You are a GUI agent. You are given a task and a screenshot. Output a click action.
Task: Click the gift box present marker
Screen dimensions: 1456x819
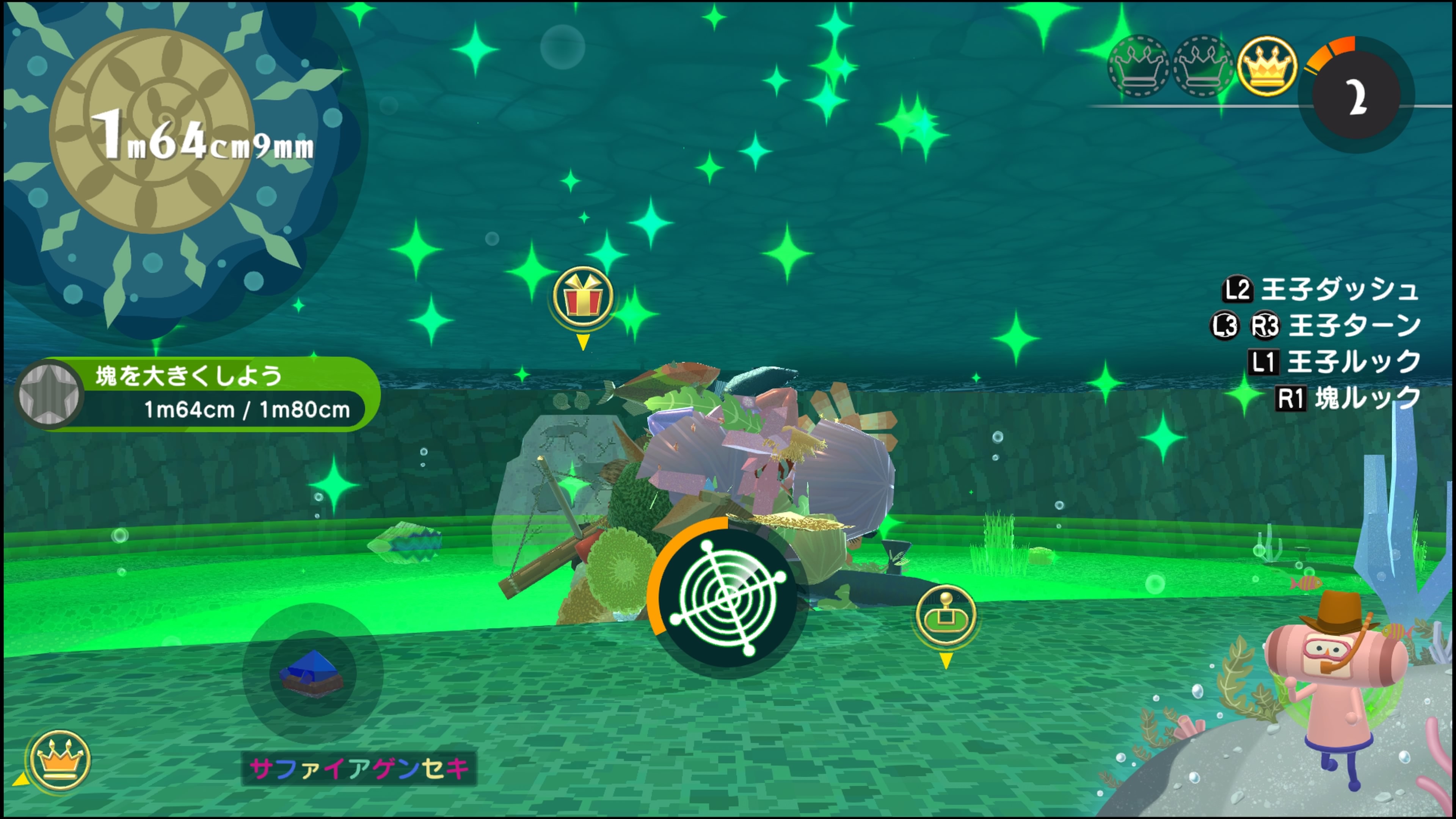coord(583,297)
